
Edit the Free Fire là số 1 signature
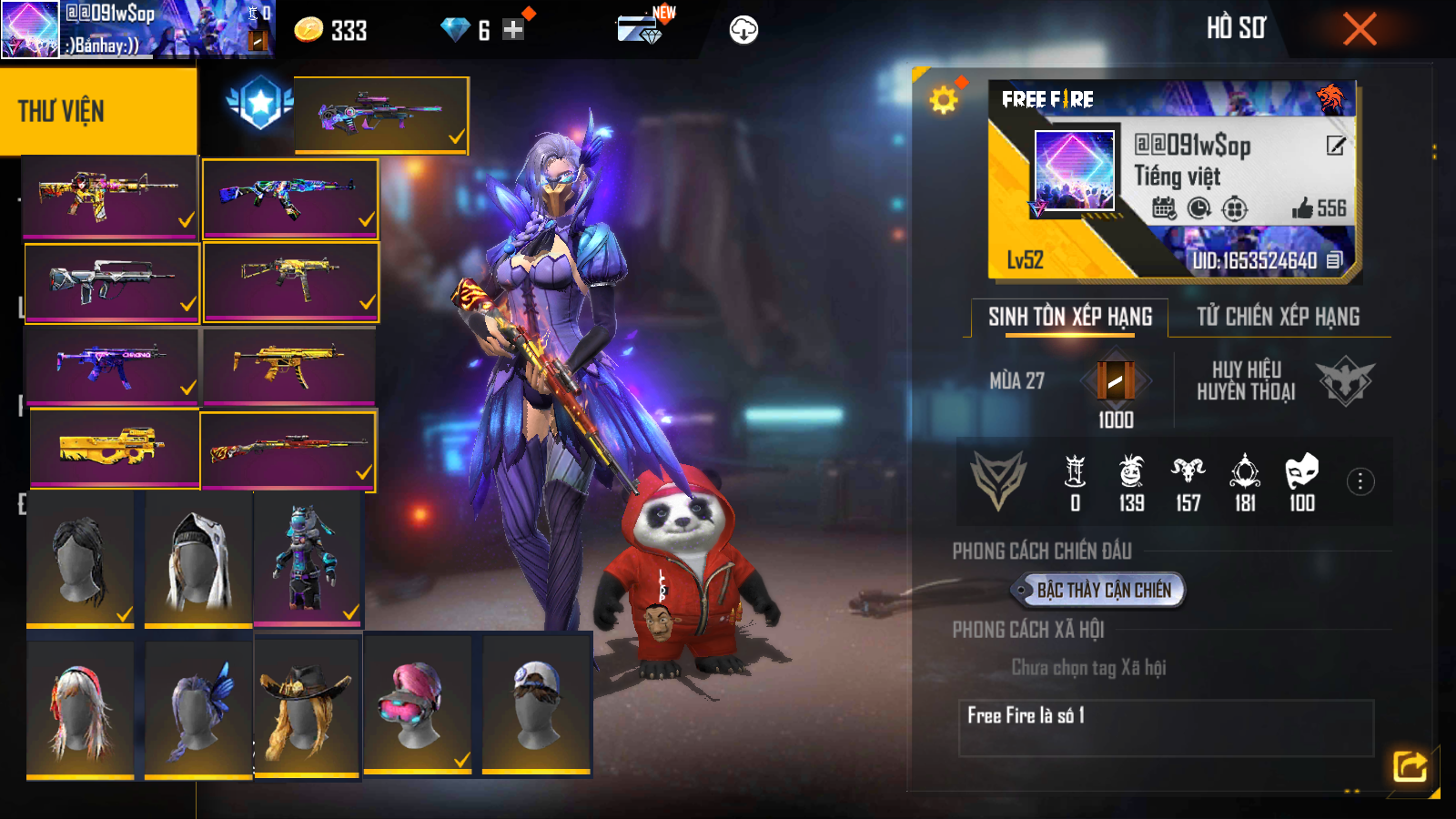[x=1165, y=727]
